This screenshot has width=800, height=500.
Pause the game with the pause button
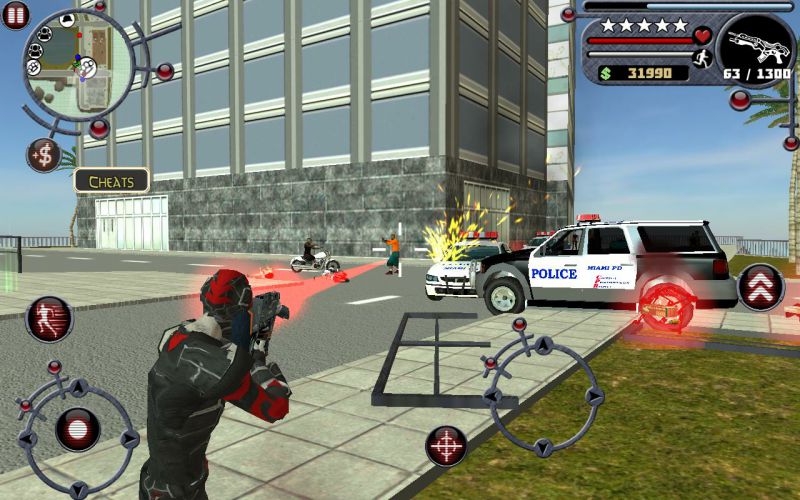(15, 14)
